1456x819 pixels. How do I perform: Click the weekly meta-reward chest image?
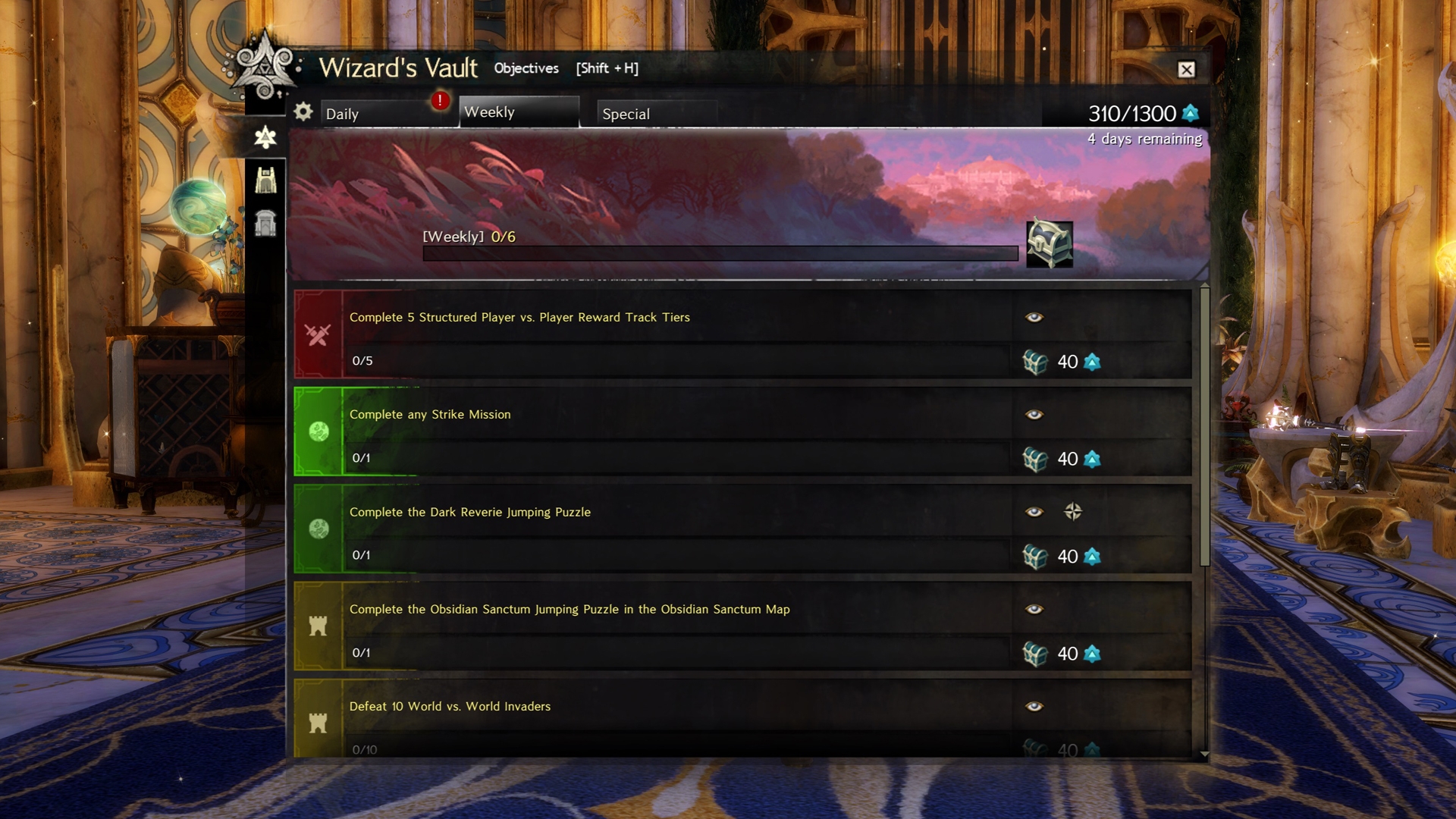tap(1050, 244)
